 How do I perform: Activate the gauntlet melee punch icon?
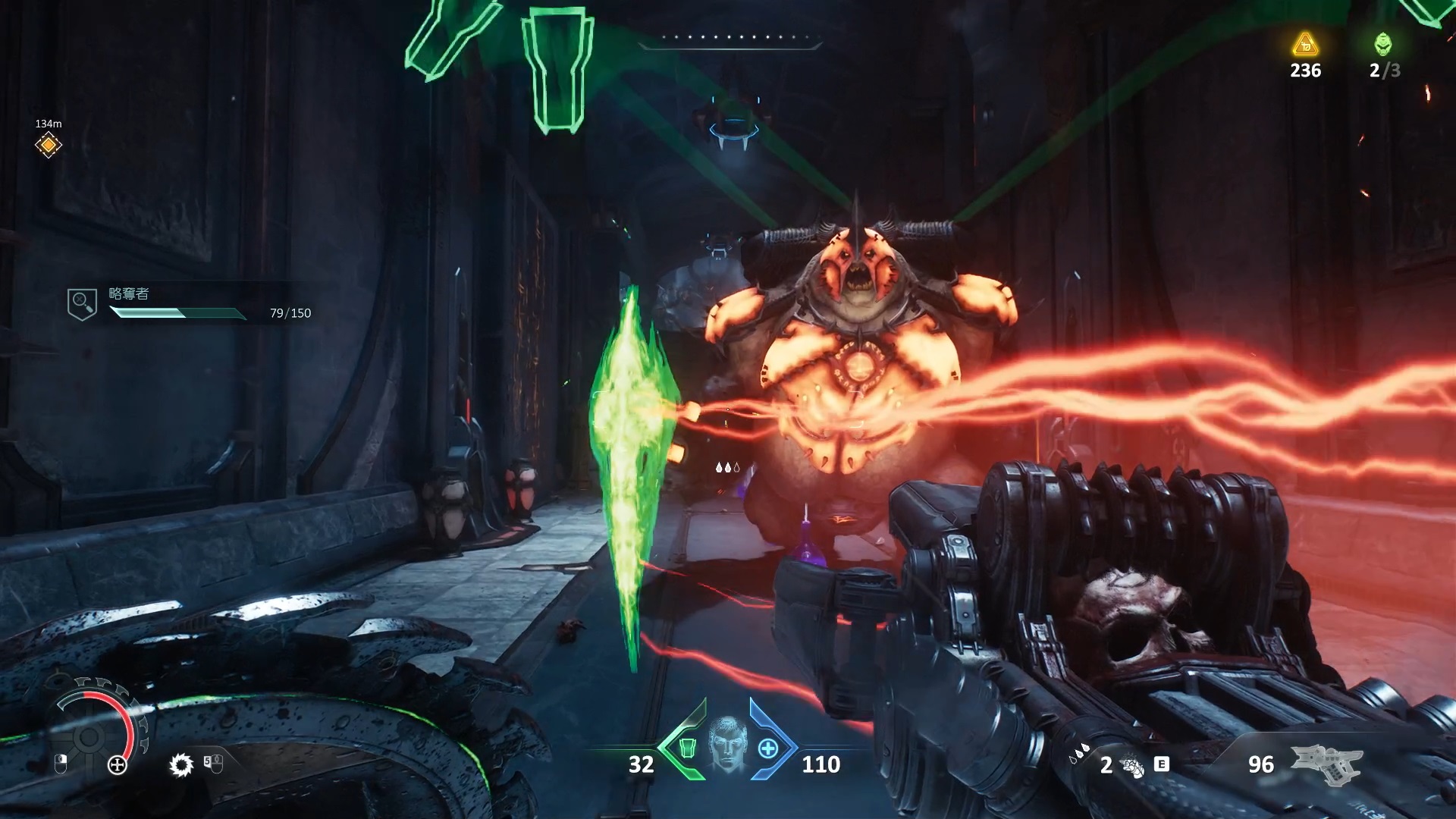(1132, 767)
